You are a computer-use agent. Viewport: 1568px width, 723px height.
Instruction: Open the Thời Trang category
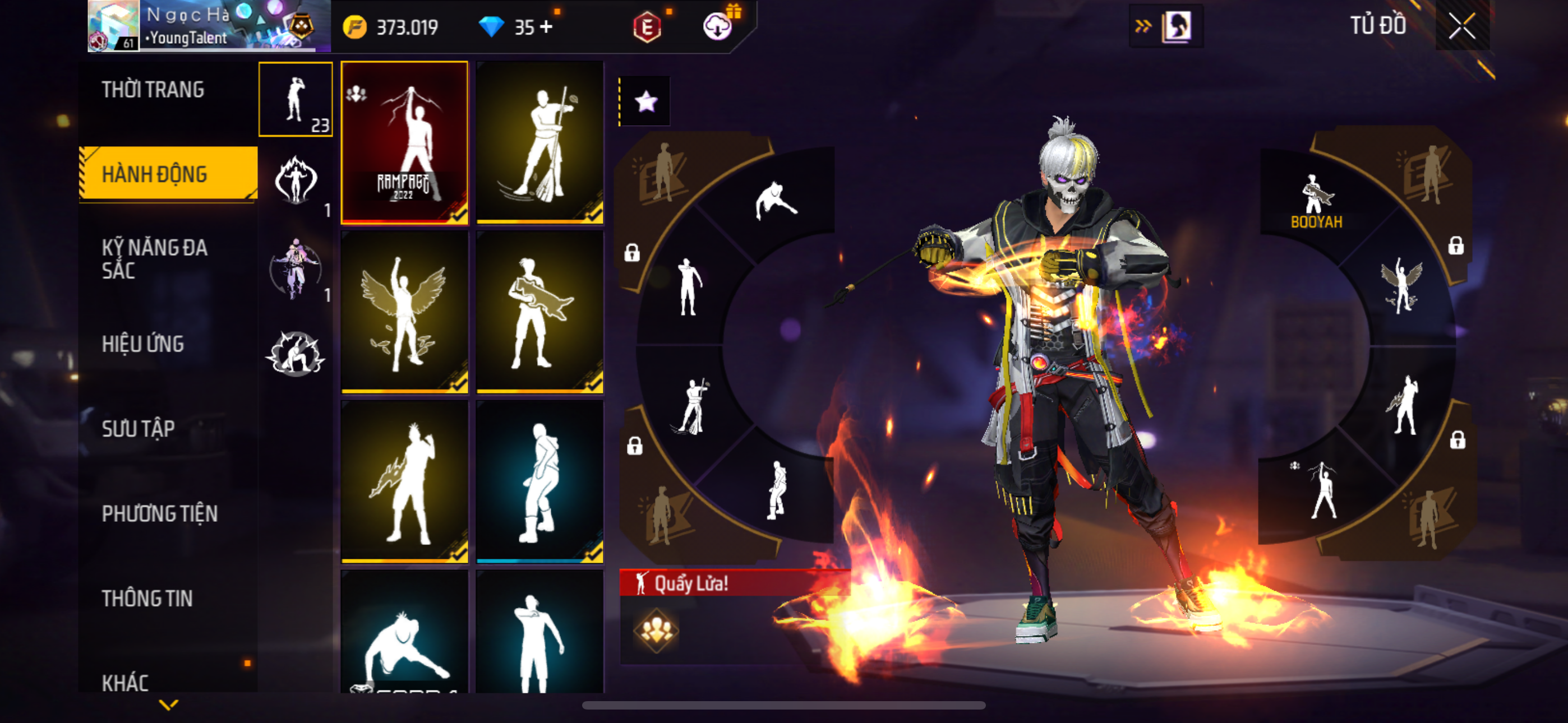[x=153, y=90]
